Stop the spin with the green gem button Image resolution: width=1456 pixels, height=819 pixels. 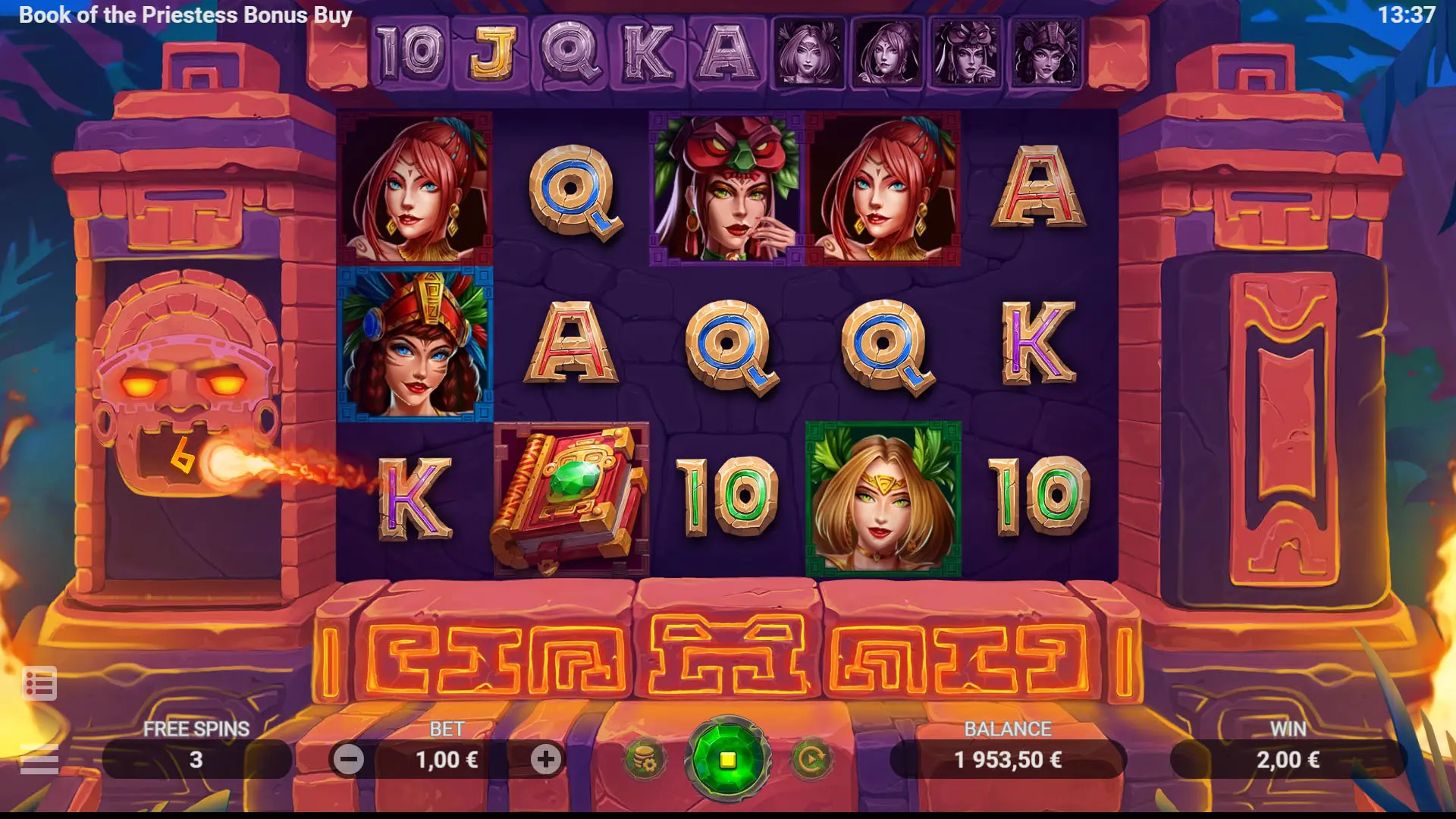[727, 759]
